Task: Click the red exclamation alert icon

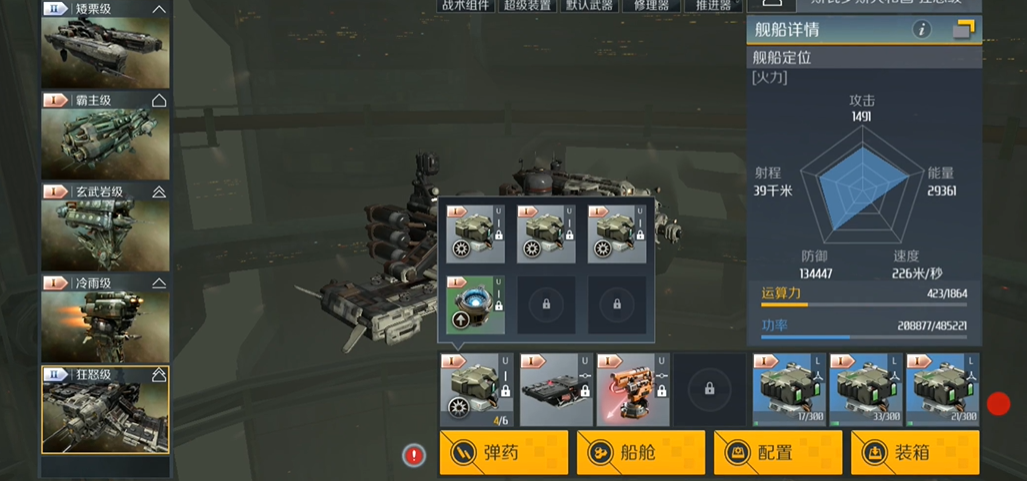Action: pos(414,456)
